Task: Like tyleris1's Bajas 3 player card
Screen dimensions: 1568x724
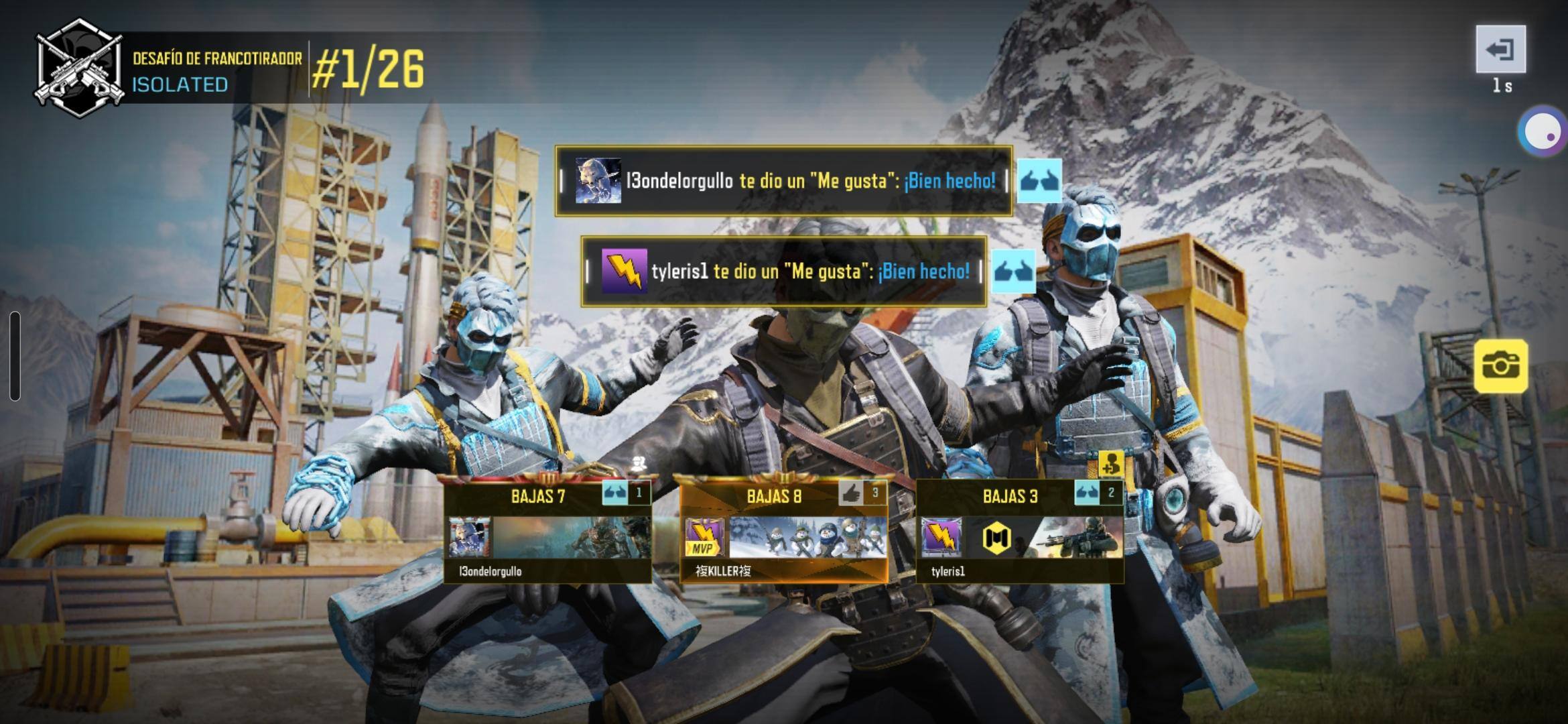Action: coord(1088,493)
